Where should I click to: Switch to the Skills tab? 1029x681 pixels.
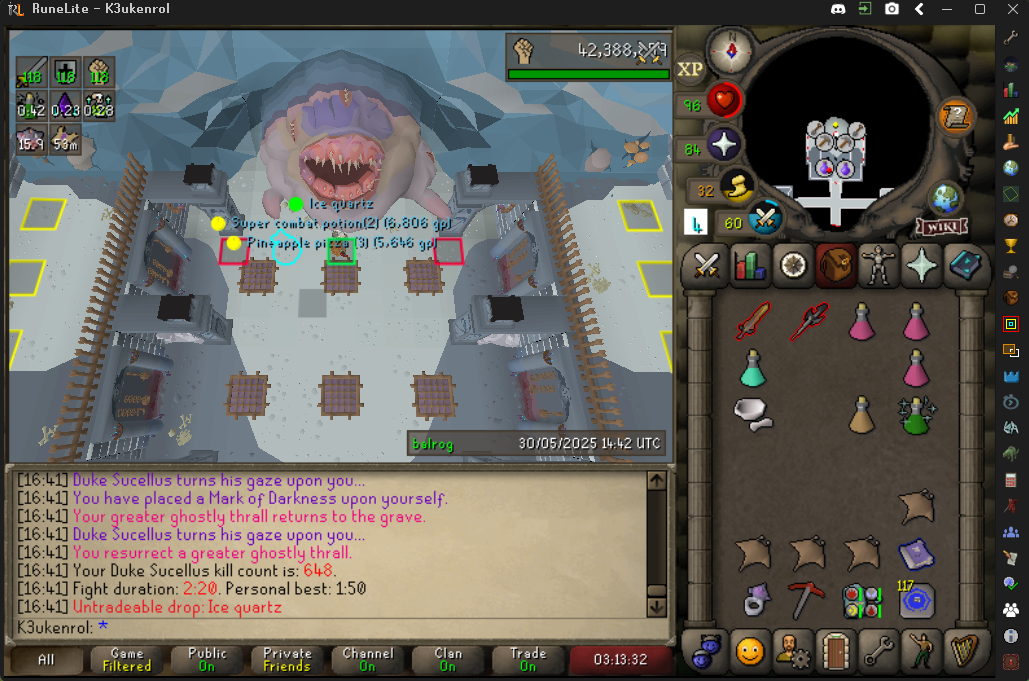coord(749,265)
